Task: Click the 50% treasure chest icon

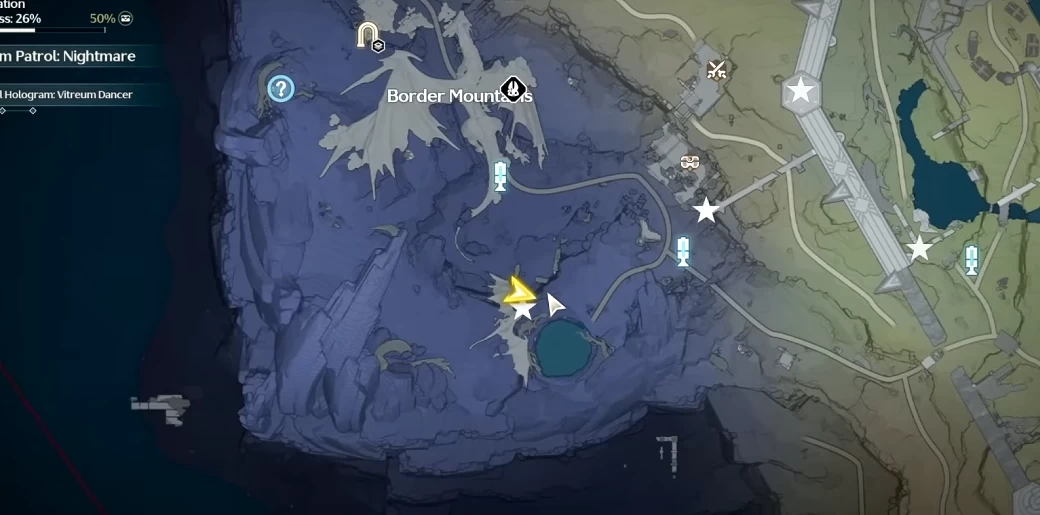Action: [126, 18]
